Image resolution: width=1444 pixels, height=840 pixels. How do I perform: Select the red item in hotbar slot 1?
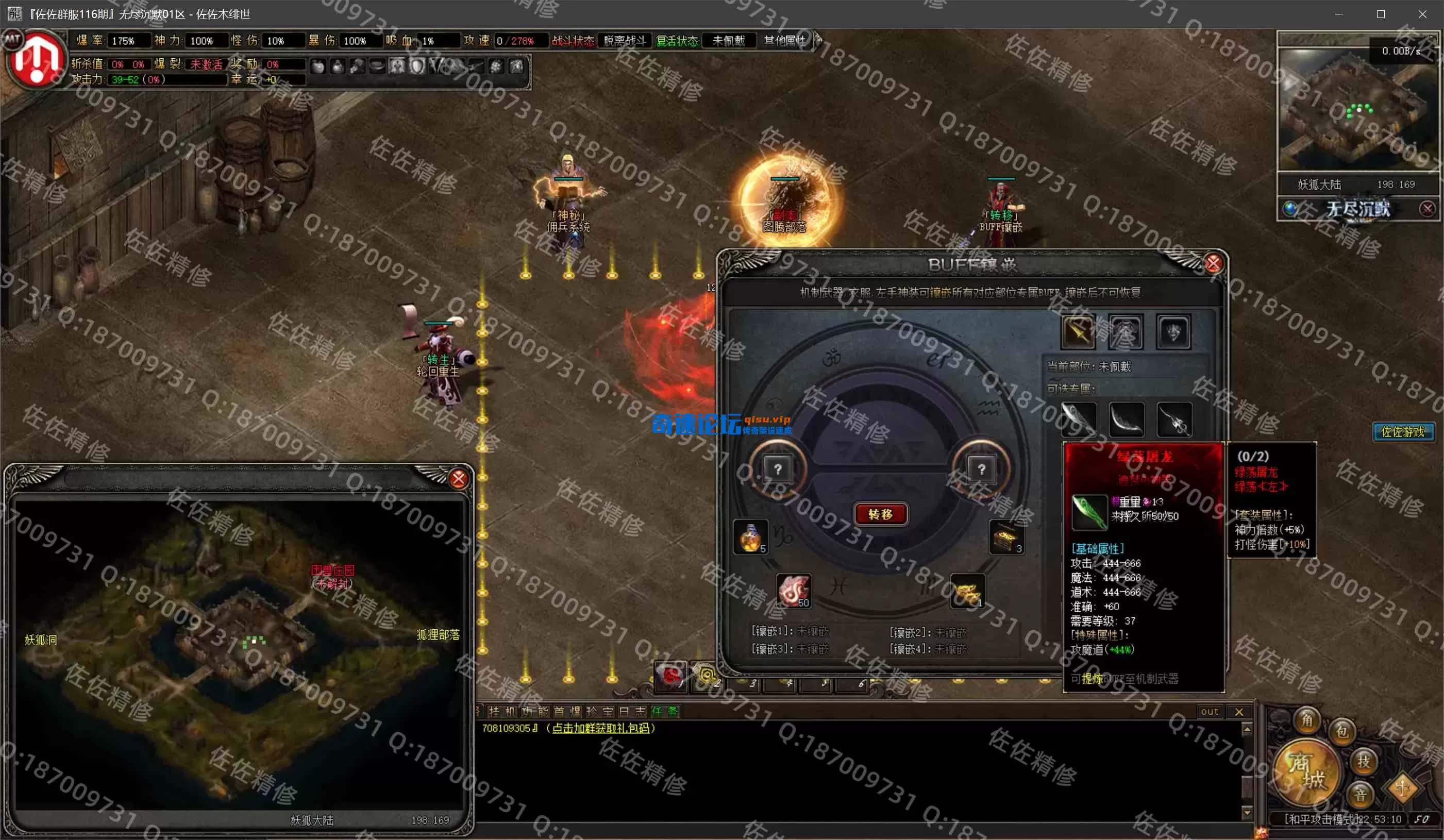point(670,676)
